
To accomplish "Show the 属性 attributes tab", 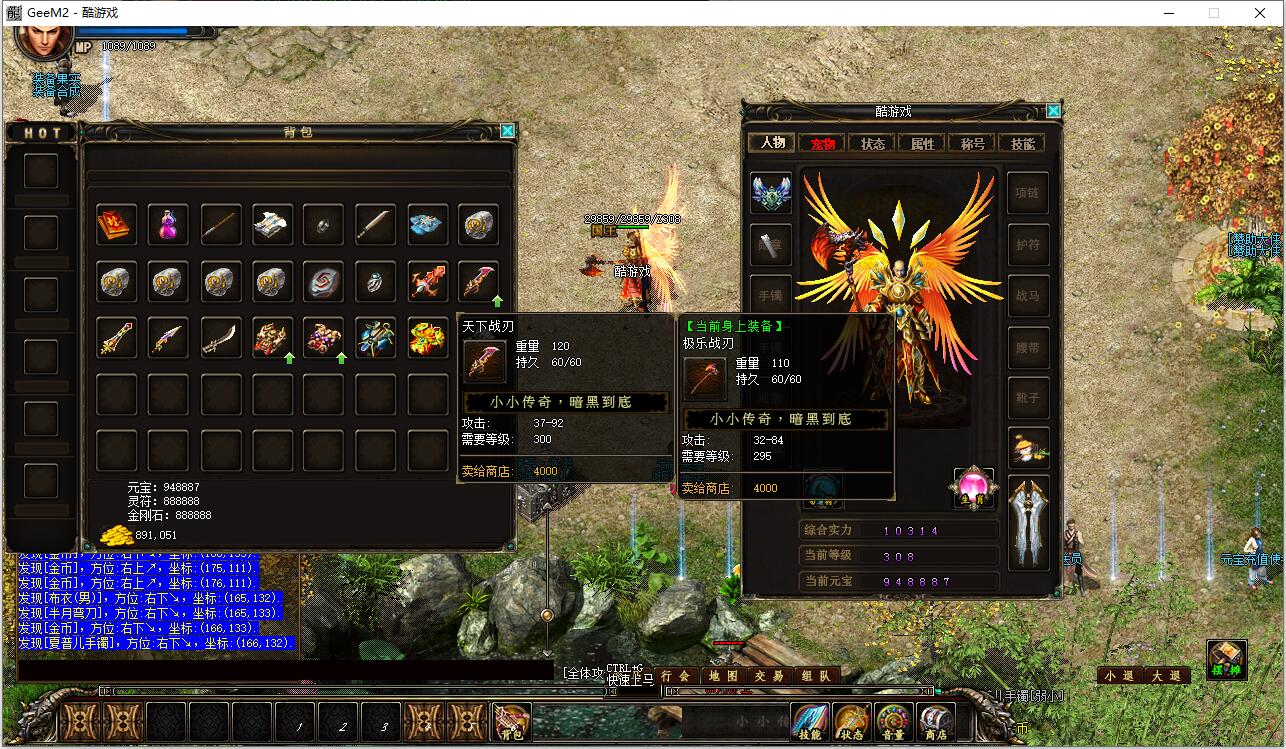I will click(x=922, y=144).
